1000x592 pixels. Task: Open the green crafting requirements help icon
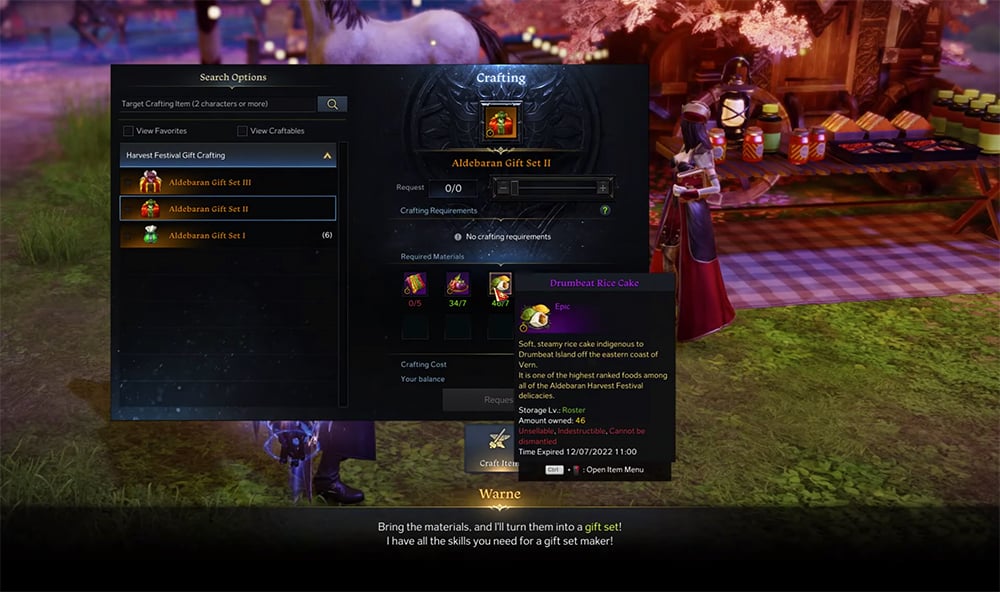coord(605,211)
